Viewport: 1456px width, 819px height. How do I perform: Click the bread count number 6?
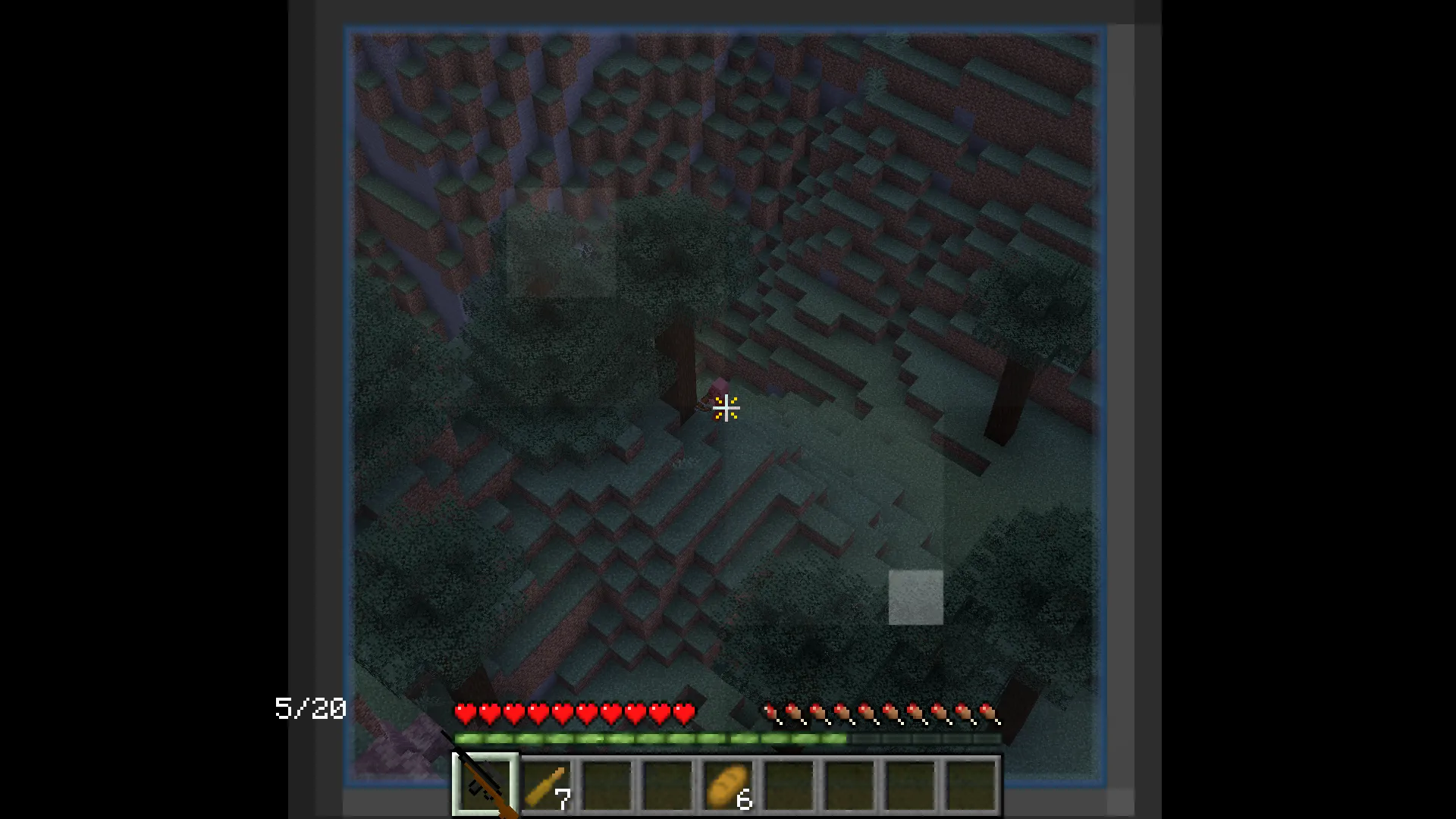click(744, 797)
